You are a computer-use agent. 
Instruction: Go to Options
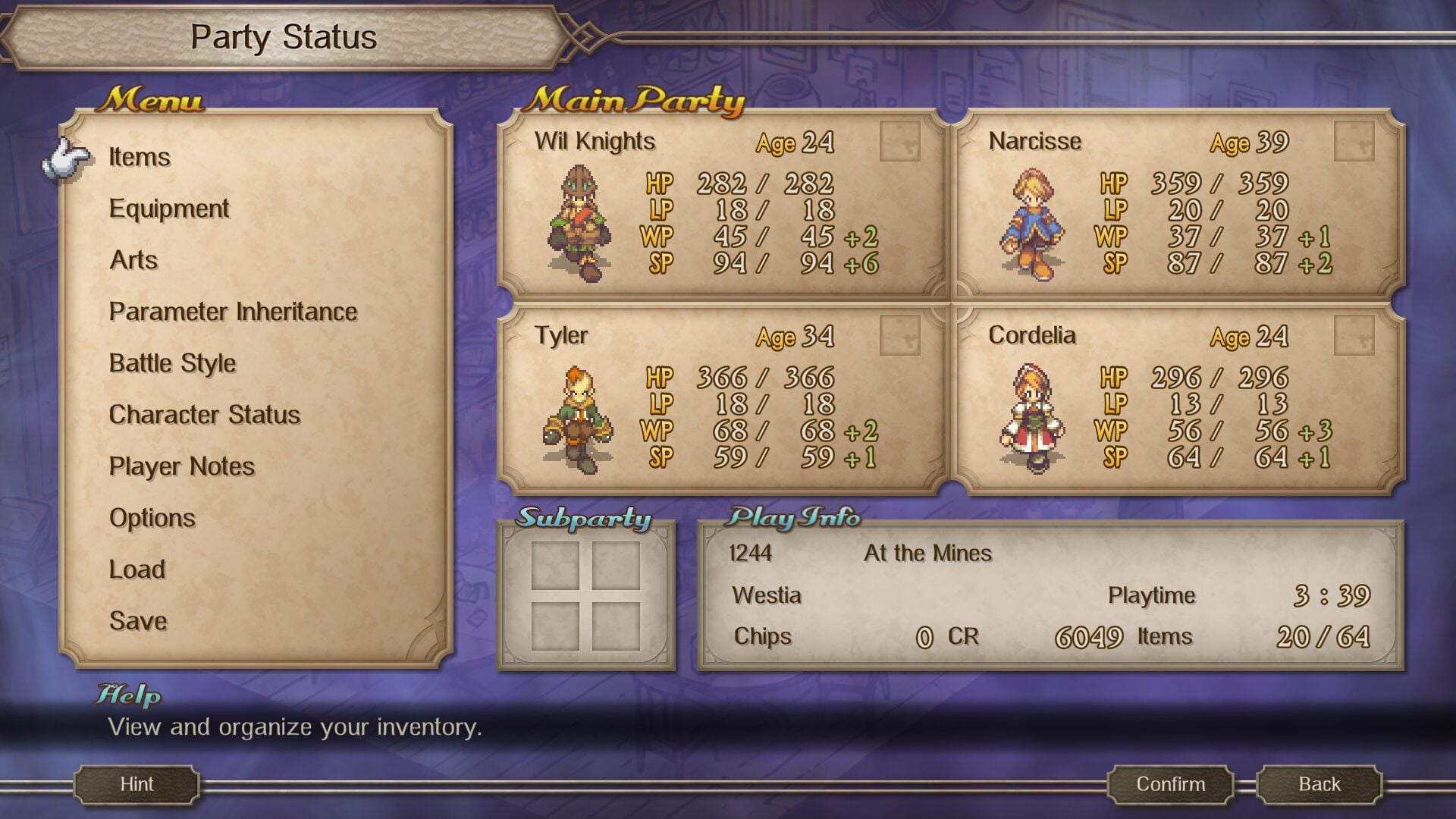(x=152, y=518)
